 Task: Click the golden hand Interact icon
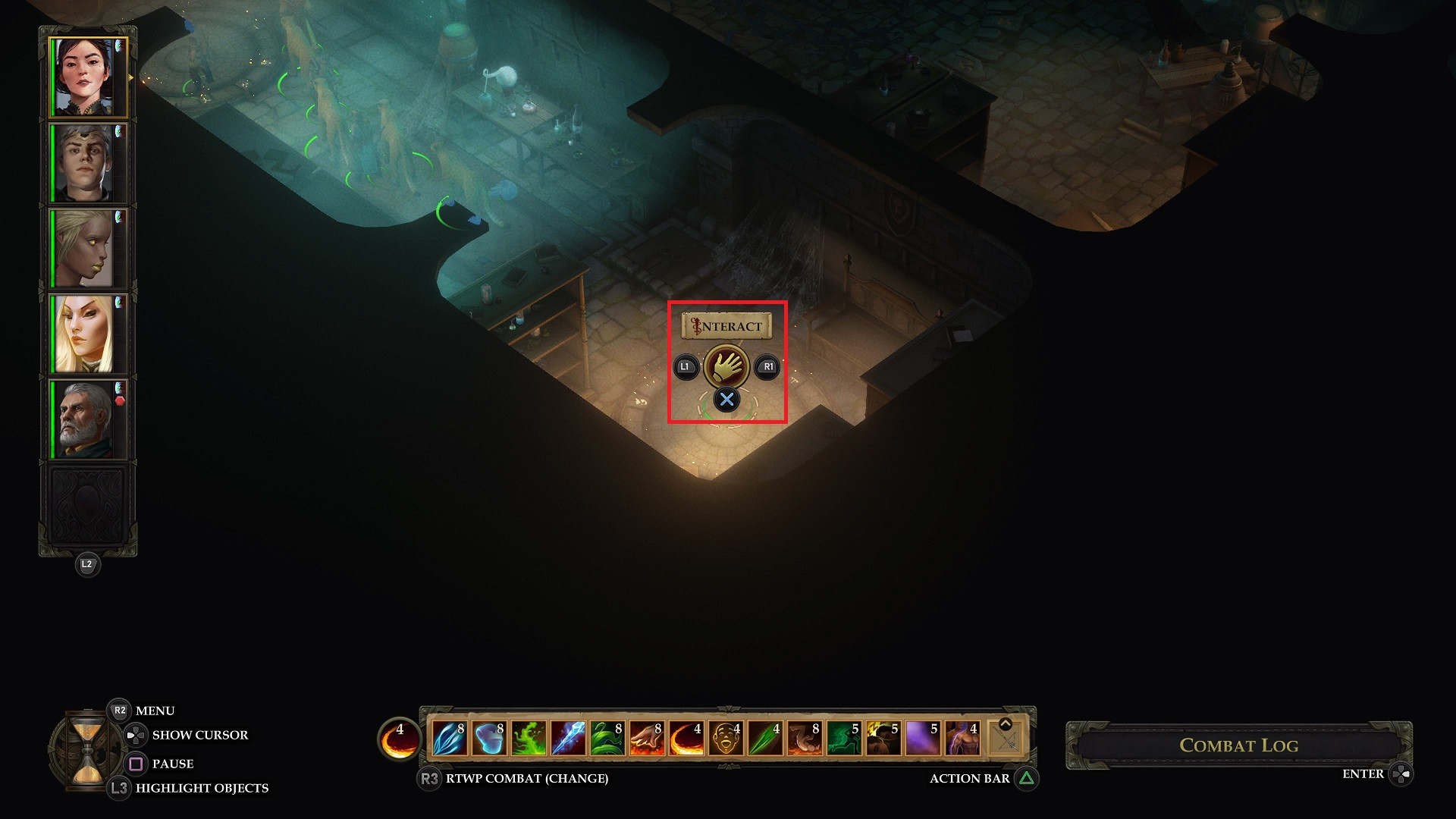pyautogui.click(x=726, y=367)
